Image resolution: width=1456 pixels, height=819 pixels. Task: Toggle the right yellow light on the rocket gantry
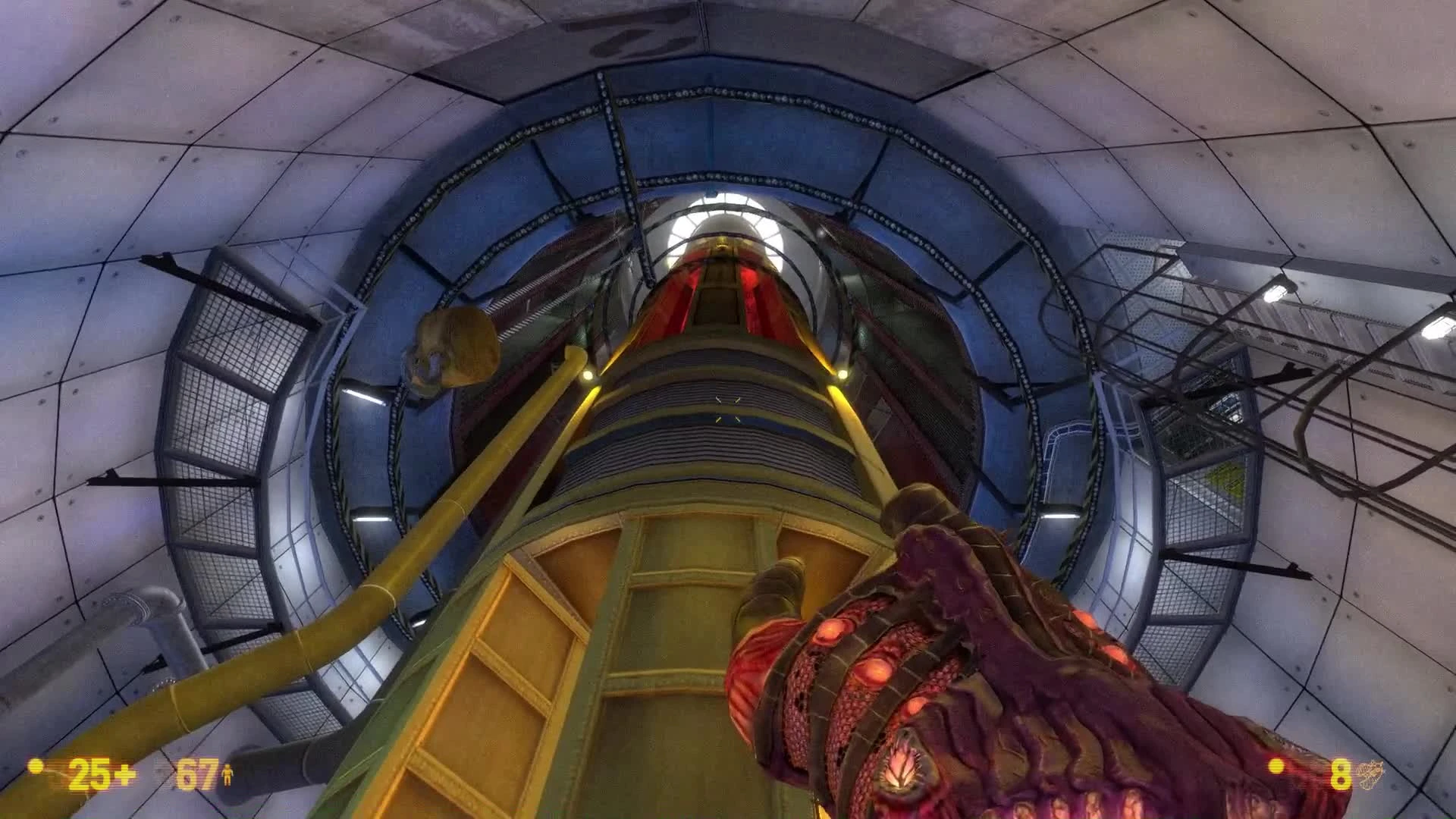coord(842,372)
